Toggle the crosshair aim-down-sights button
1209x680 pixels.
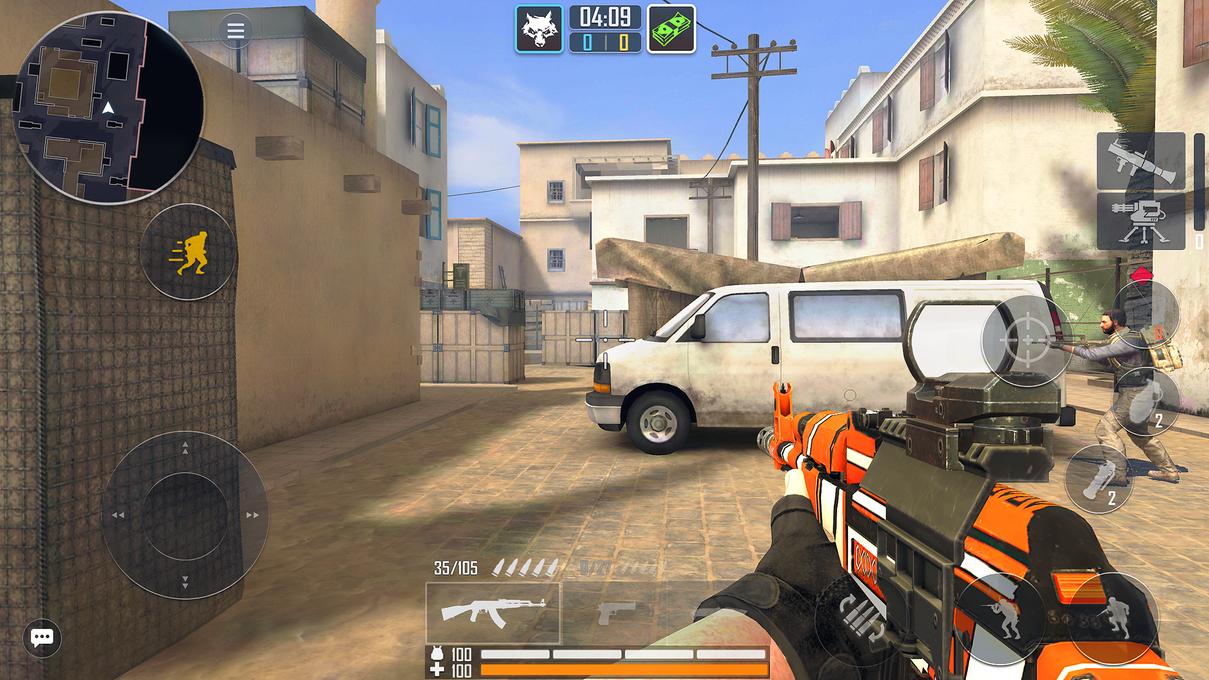(1027, 341)
